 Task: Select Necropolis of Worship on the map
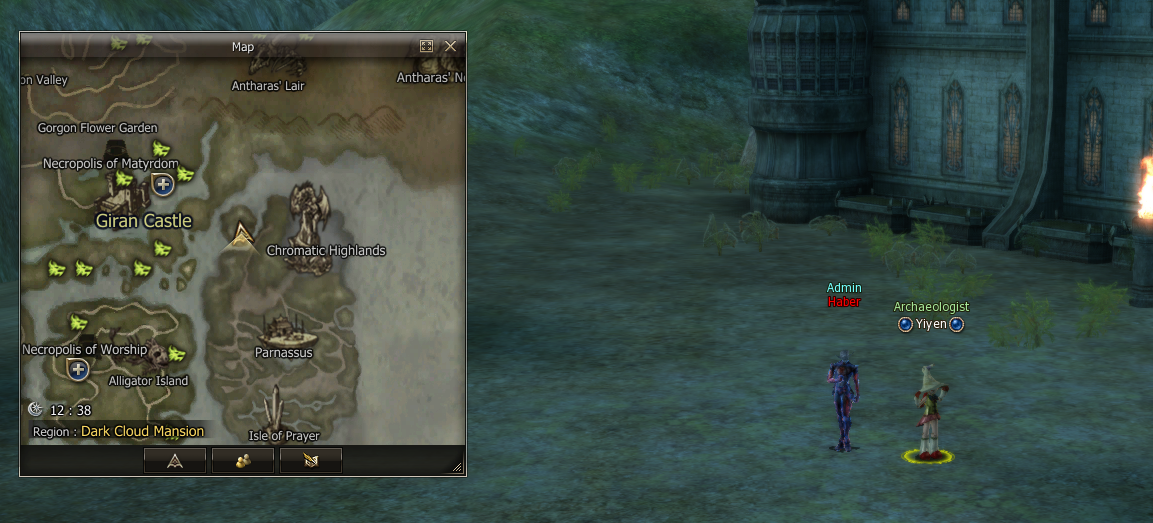coord(85,350)
